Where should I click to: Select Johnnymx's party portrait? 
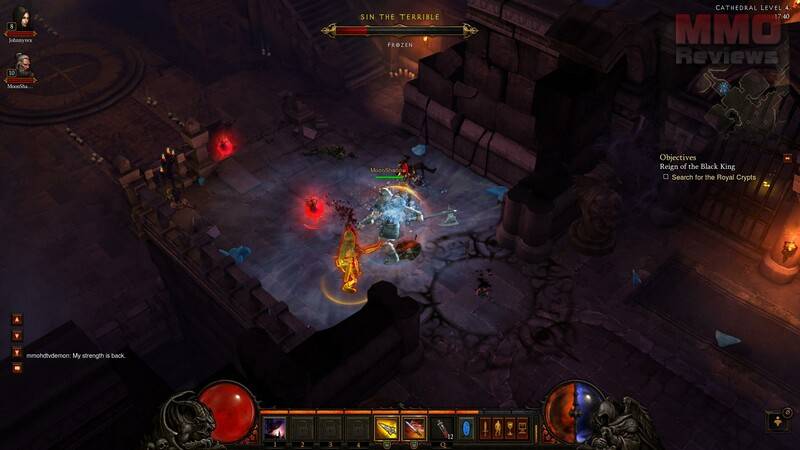click(22, 18)
